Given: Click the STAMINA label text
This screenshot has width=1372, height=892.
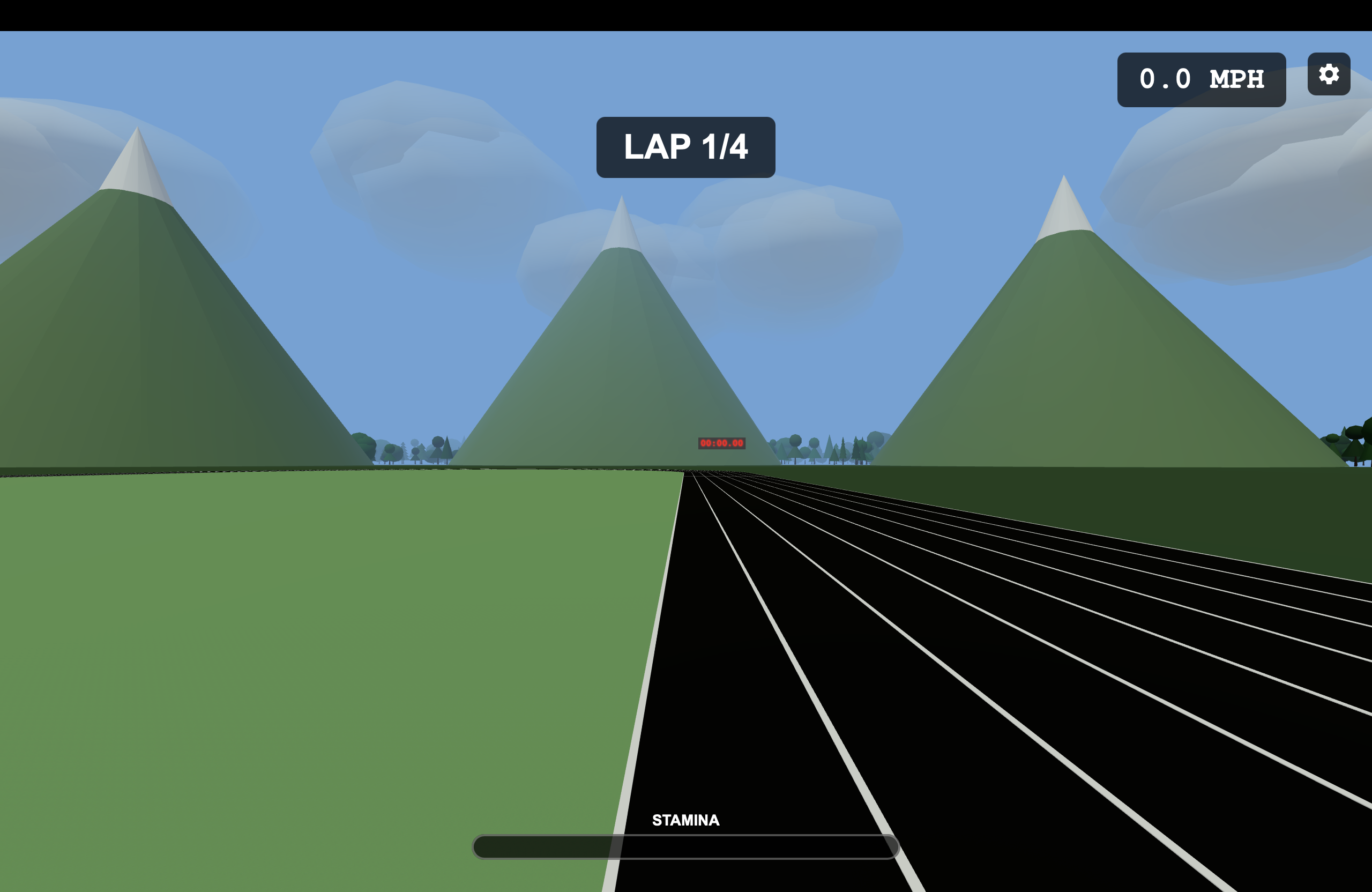Looking at the screenshot, I should click(685, 819).
